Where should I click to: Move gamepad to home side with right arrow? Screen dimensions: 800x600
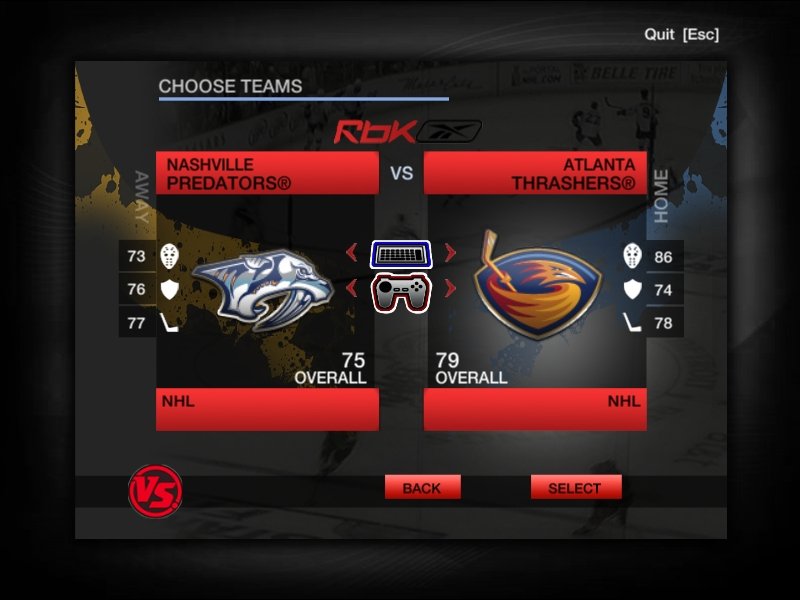pyautogui.click(x=450, y=289)
